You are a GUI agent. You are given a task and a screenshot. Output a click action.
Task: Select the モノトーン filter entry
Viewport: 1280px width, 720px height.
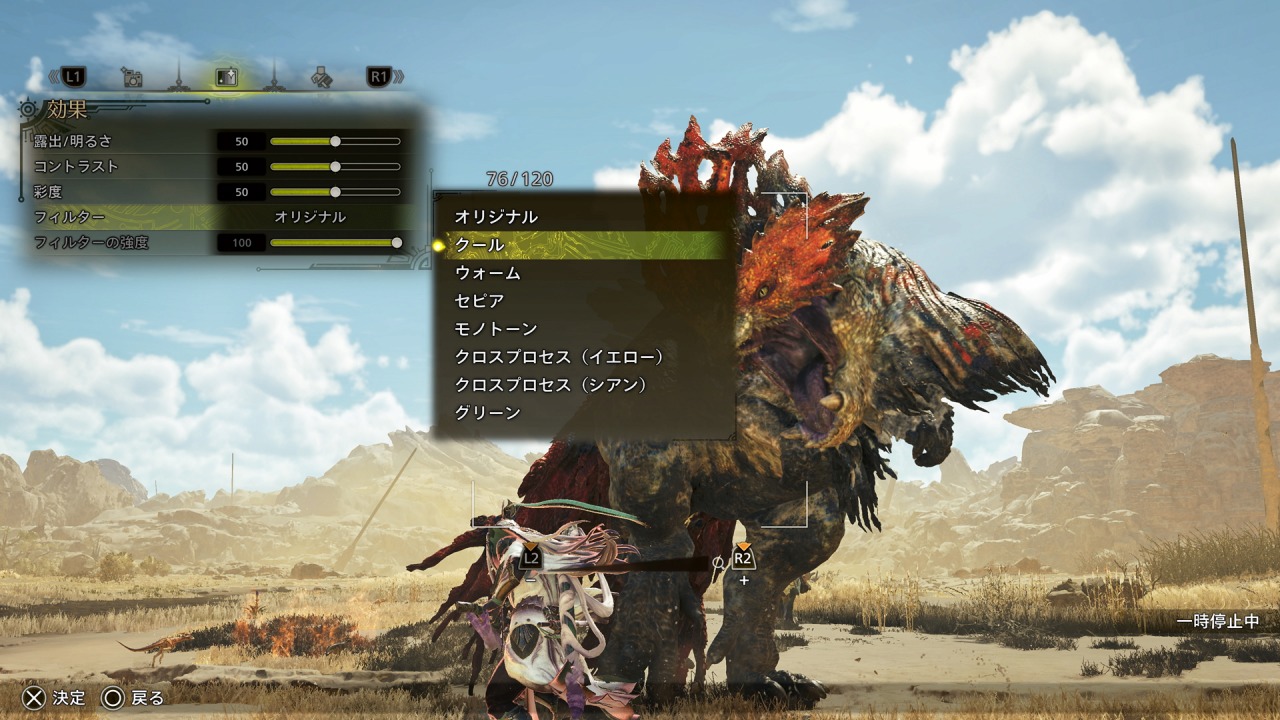pos(496,329)
